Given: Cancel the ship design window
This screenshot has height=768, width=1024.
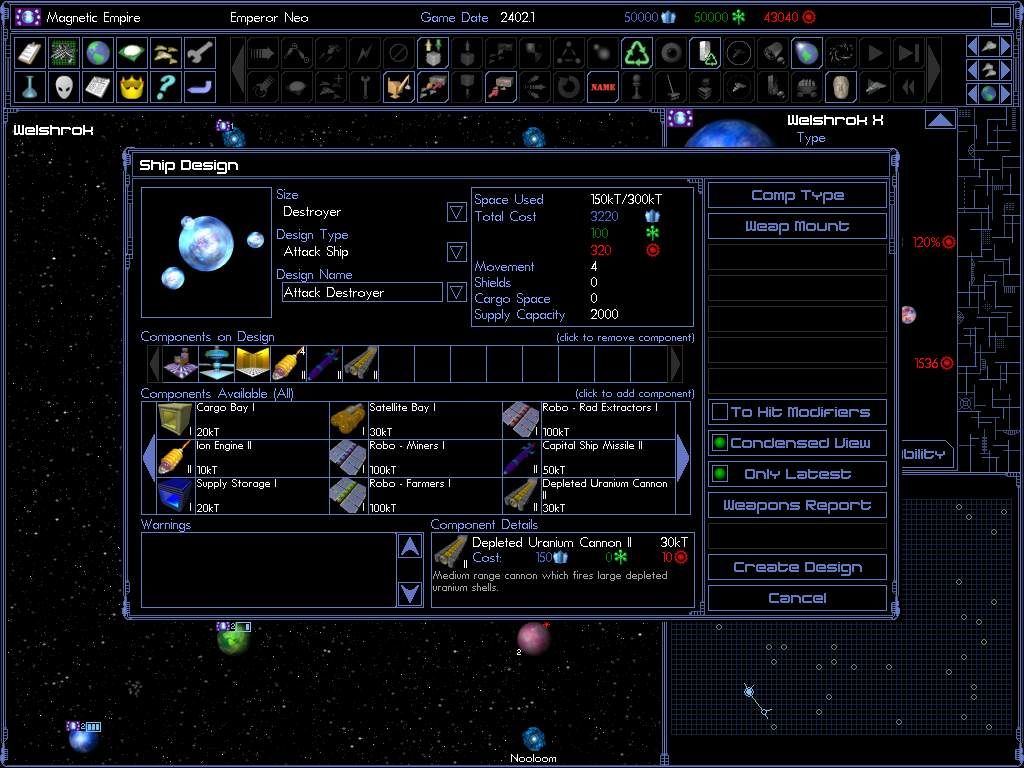Looking at the screenshot, I should (797, 598).
